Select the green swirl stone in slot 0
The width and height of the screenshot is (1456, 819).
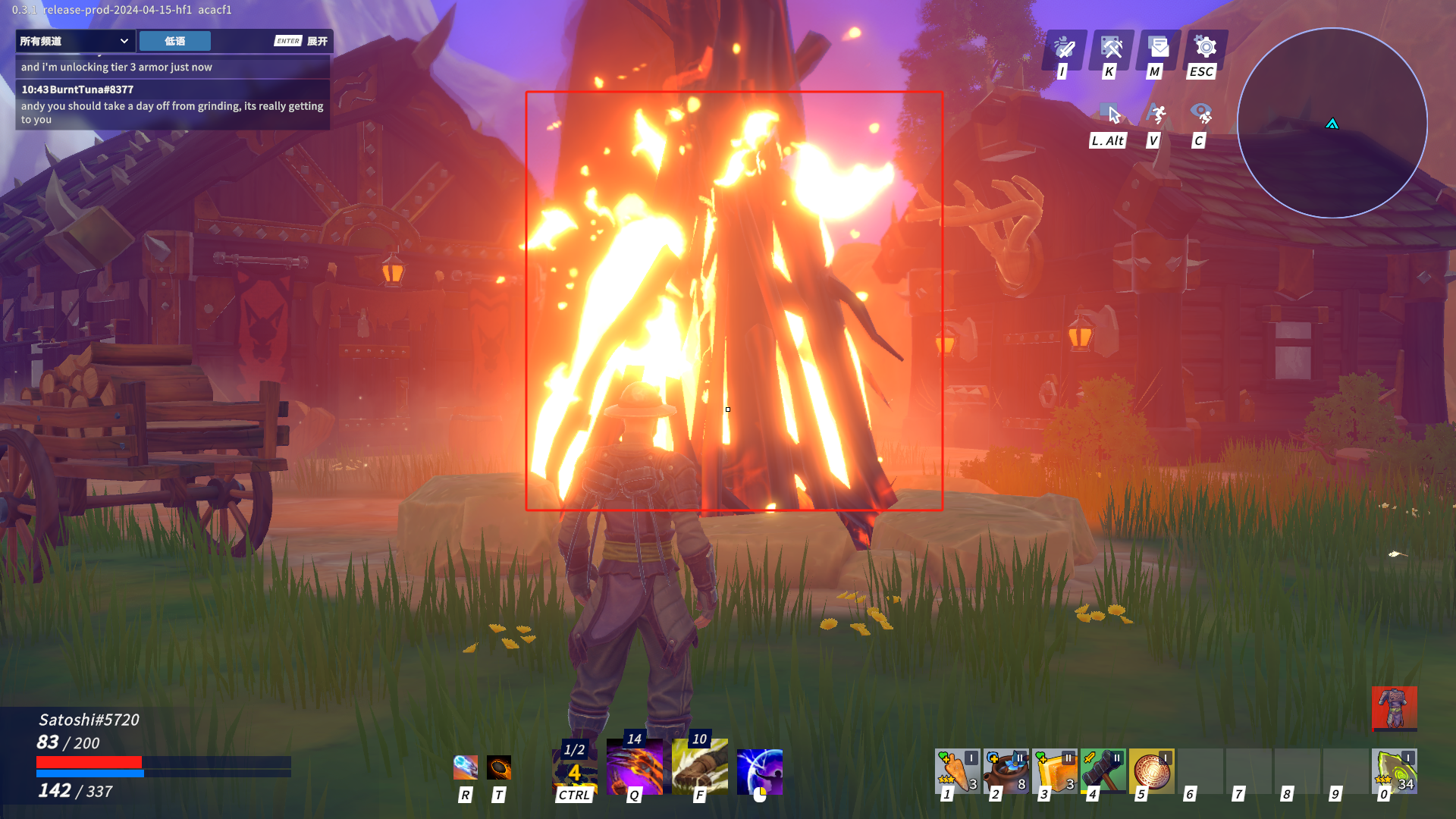pyautogui.click(x=1394, y=771)
